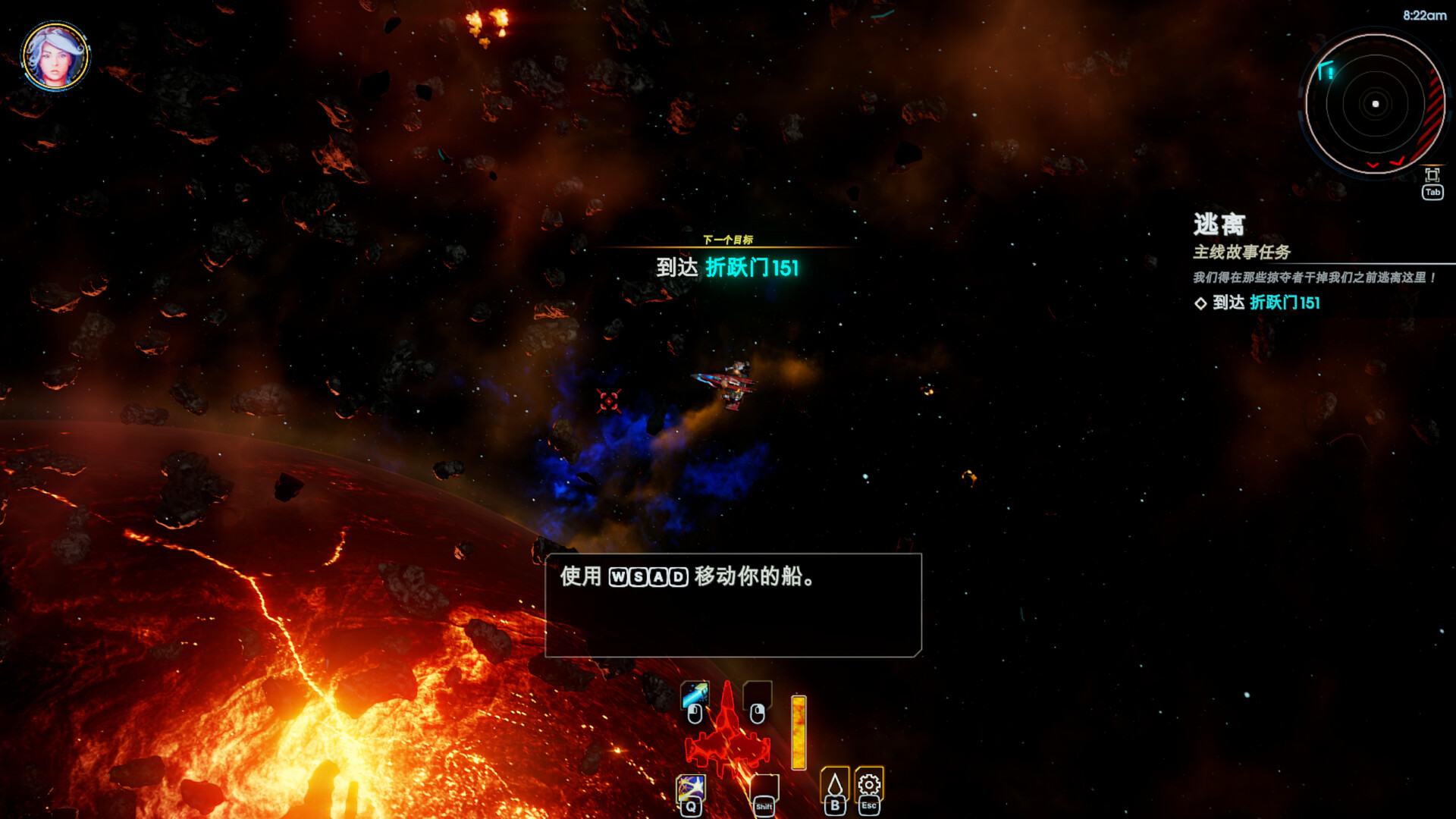Image resolution: width=1456 pixels, height=819 pixels.
Task: Open the droplet icon menu
Action: click(x=835, y=784)
